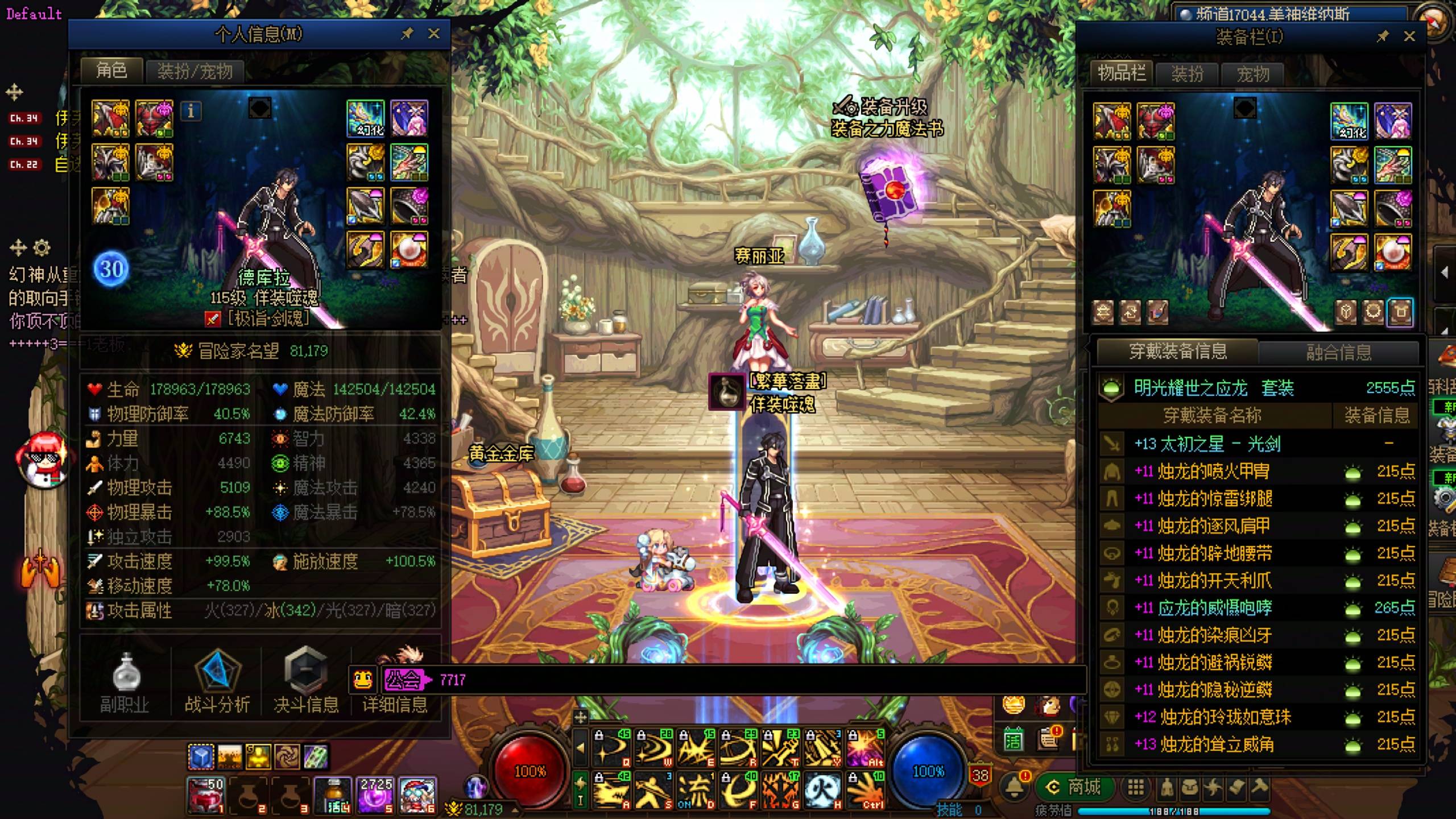Close the 装备栏 equipment window
Viewport: 1456px width, 819px height.
pyautogui.click(x=1409, y=37)
